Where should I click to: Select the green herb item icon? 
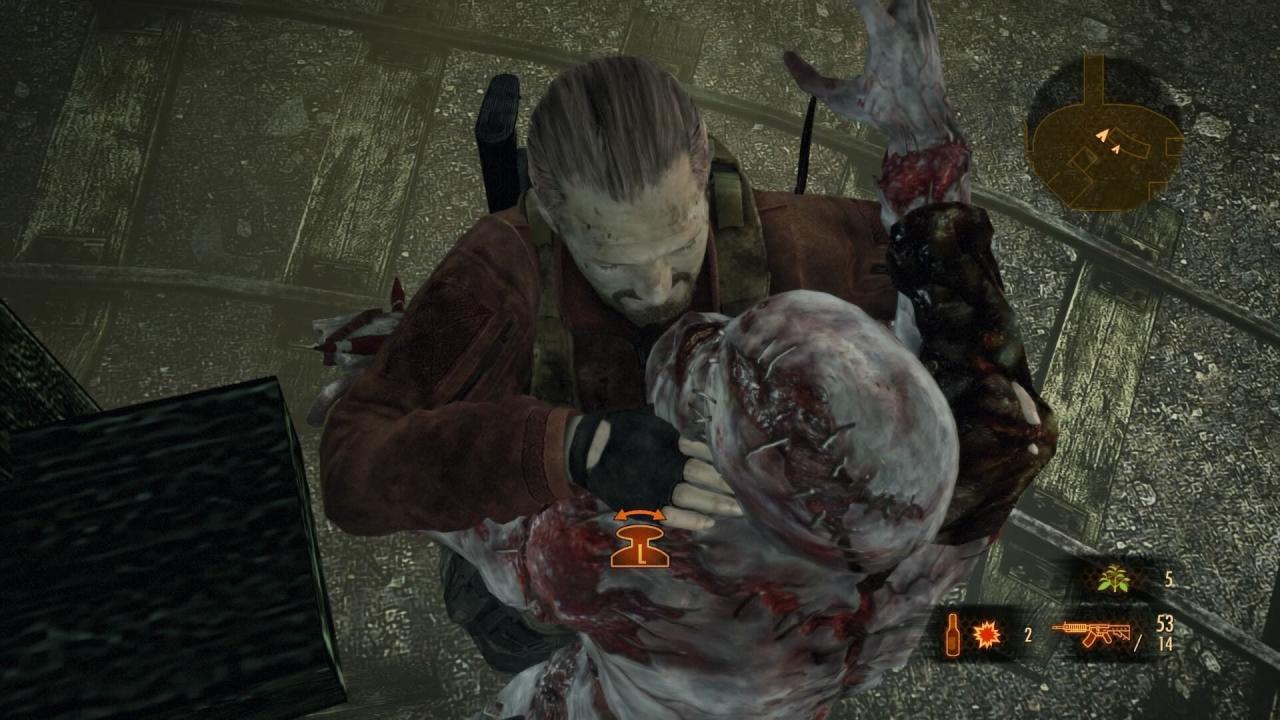pyautogui.click(x=1111, y=579)
